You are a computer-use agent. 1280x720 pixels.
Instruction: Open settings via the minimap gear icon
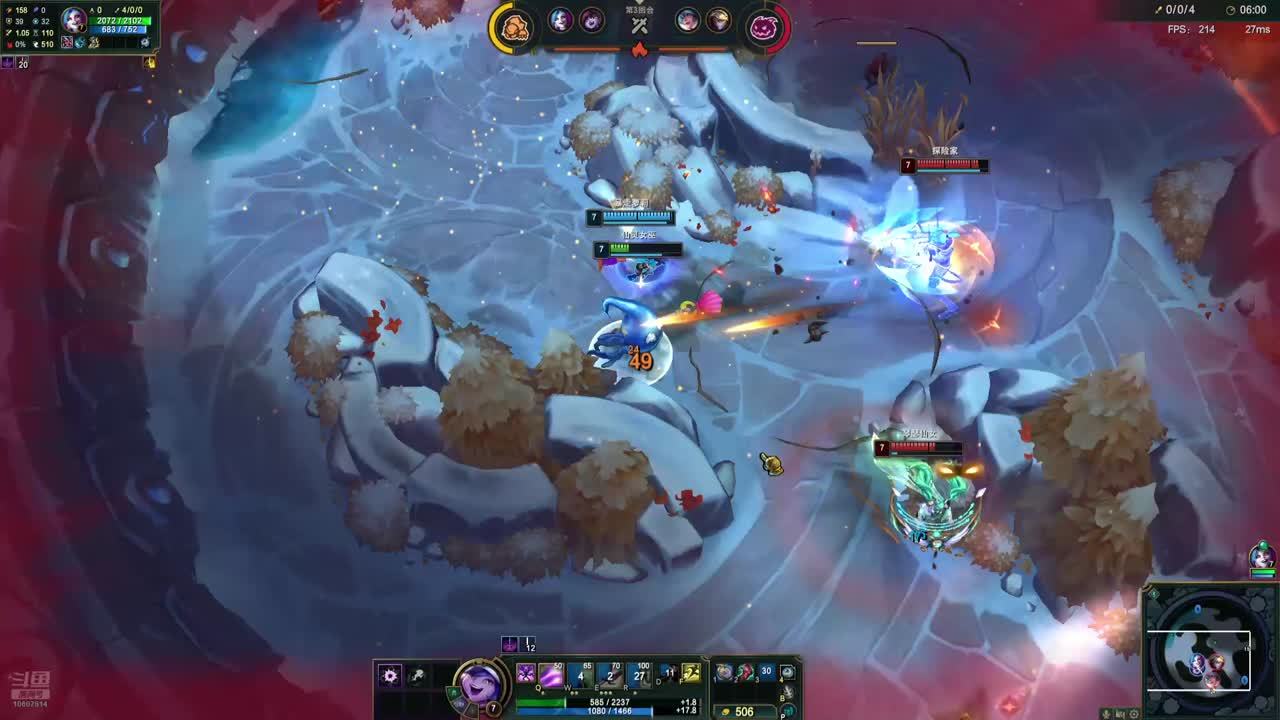[x=1134, y=713]
